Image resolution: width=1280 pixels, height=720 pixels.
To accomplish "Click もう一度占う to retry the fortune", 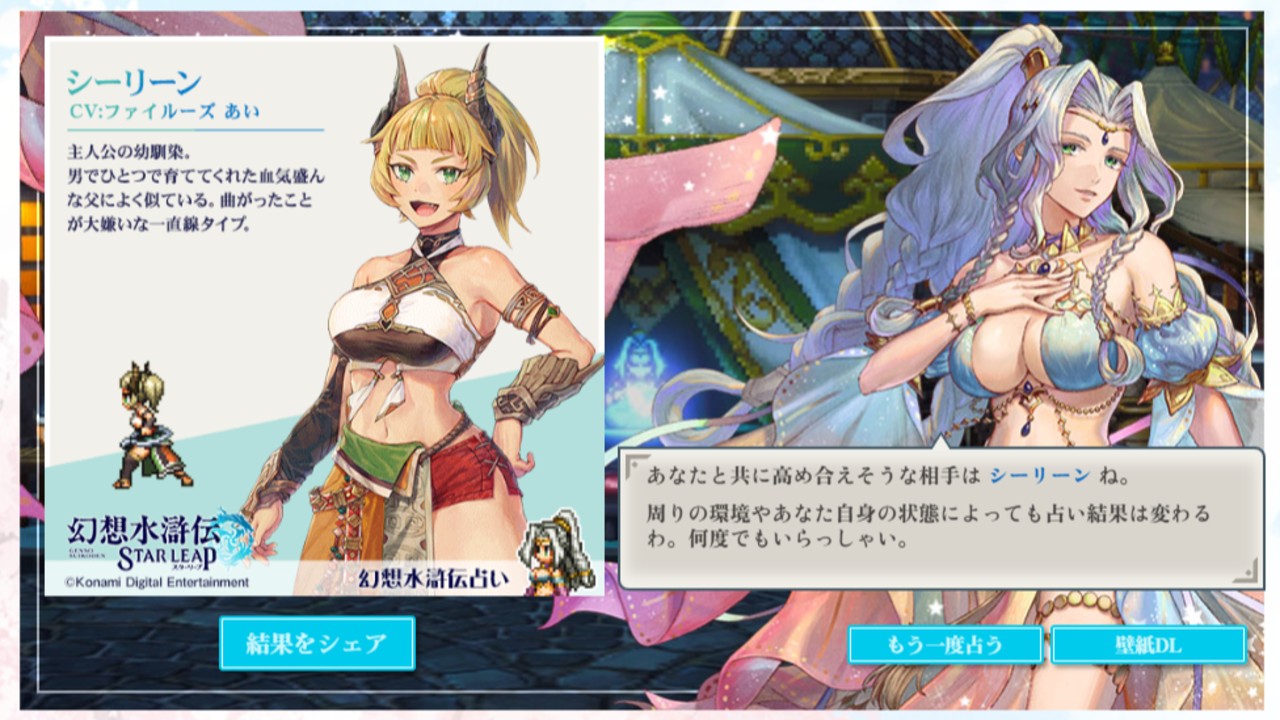I will pyautogui.click(x=944, y=646).
